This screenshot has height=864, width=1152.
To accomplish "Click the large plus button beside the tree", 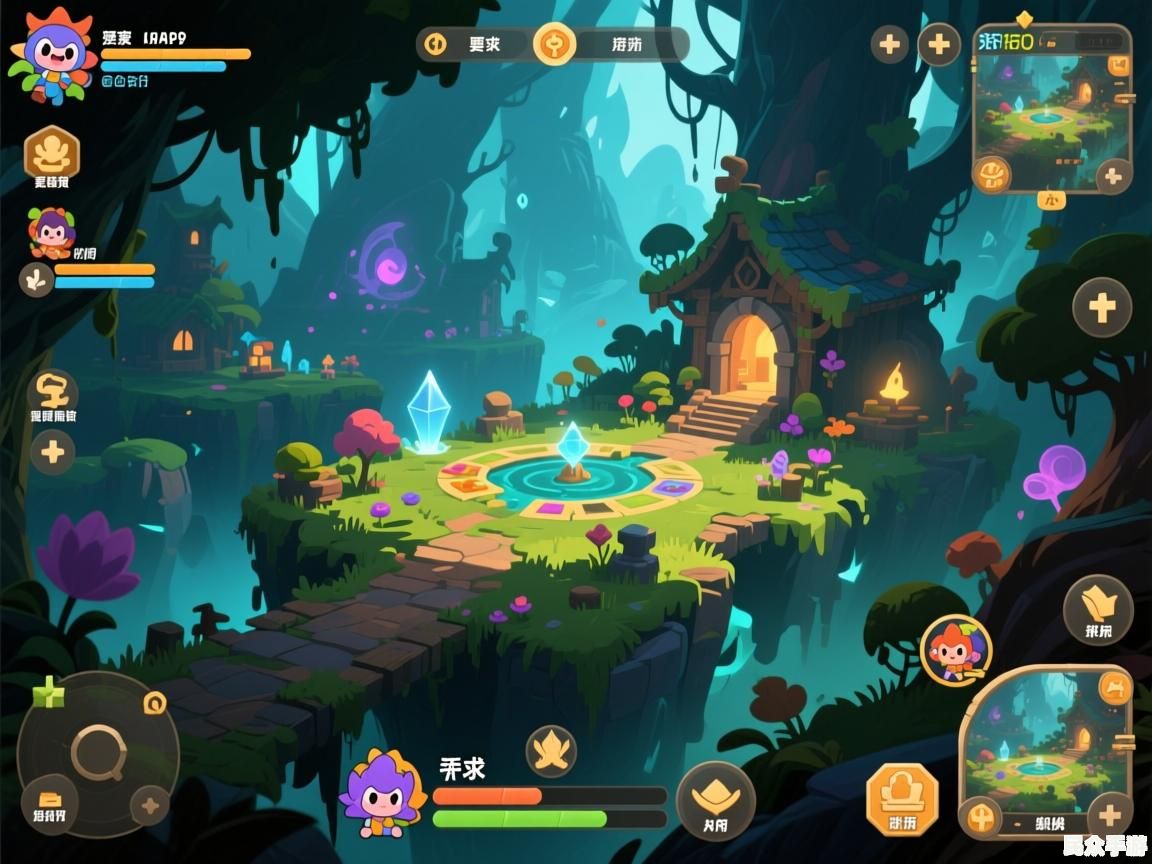I will (1102, 307).
